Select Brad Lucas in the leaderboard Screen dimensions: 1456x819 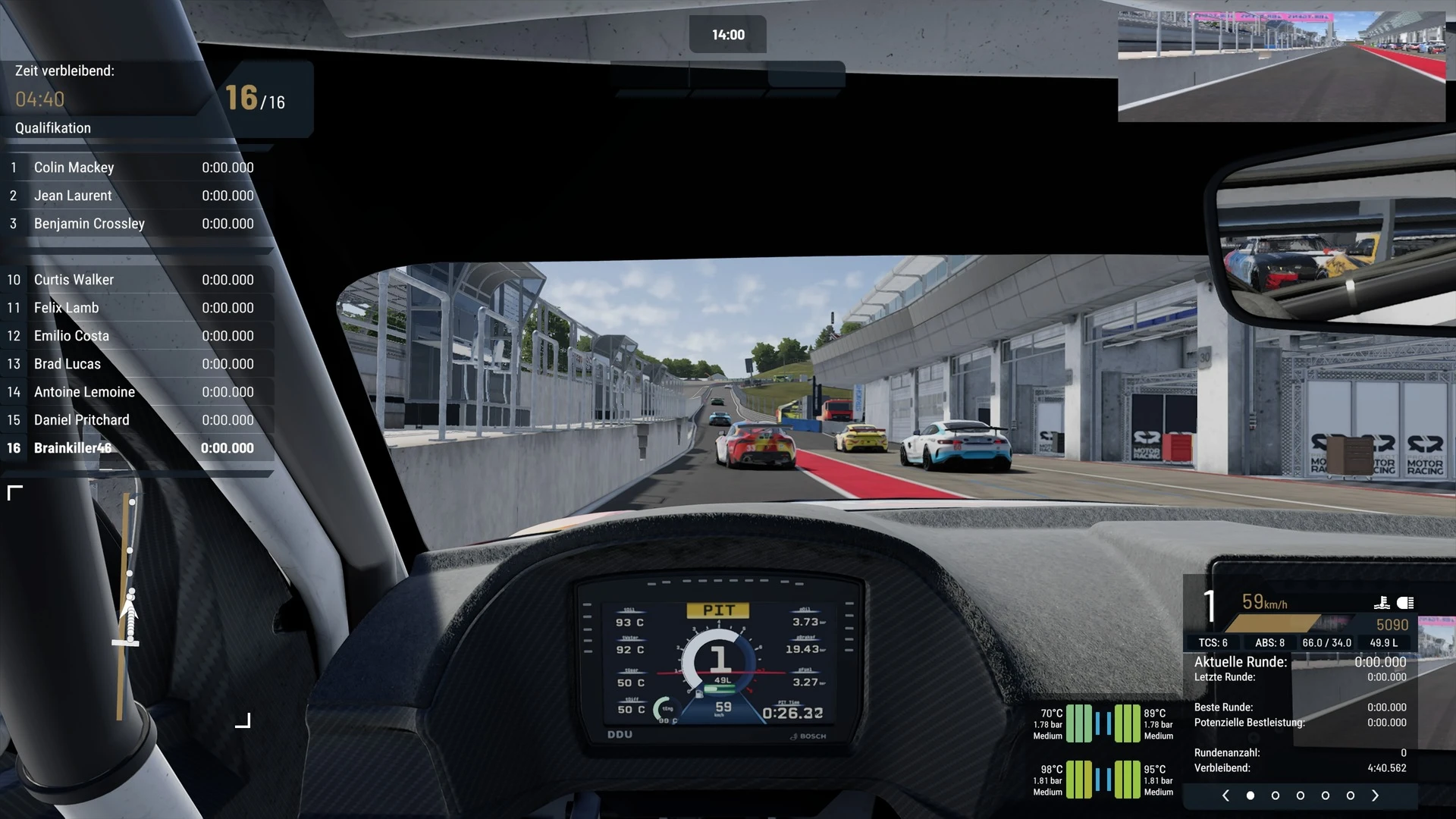pyautogui.click(x=136, y=364)
